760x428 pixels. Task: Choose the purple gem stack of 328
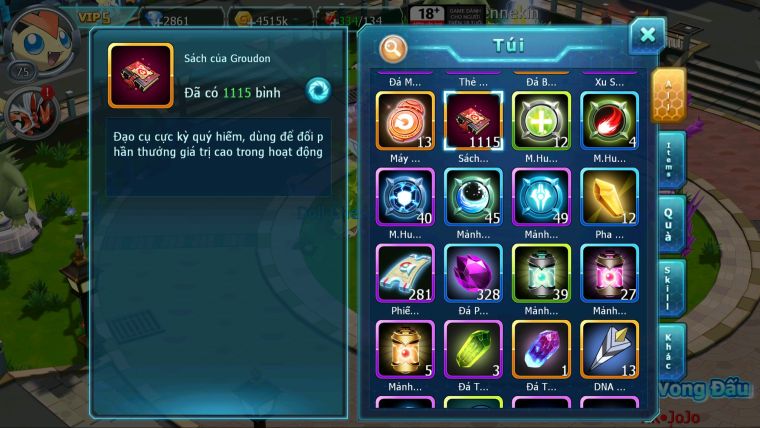click(x=473, y=273)
